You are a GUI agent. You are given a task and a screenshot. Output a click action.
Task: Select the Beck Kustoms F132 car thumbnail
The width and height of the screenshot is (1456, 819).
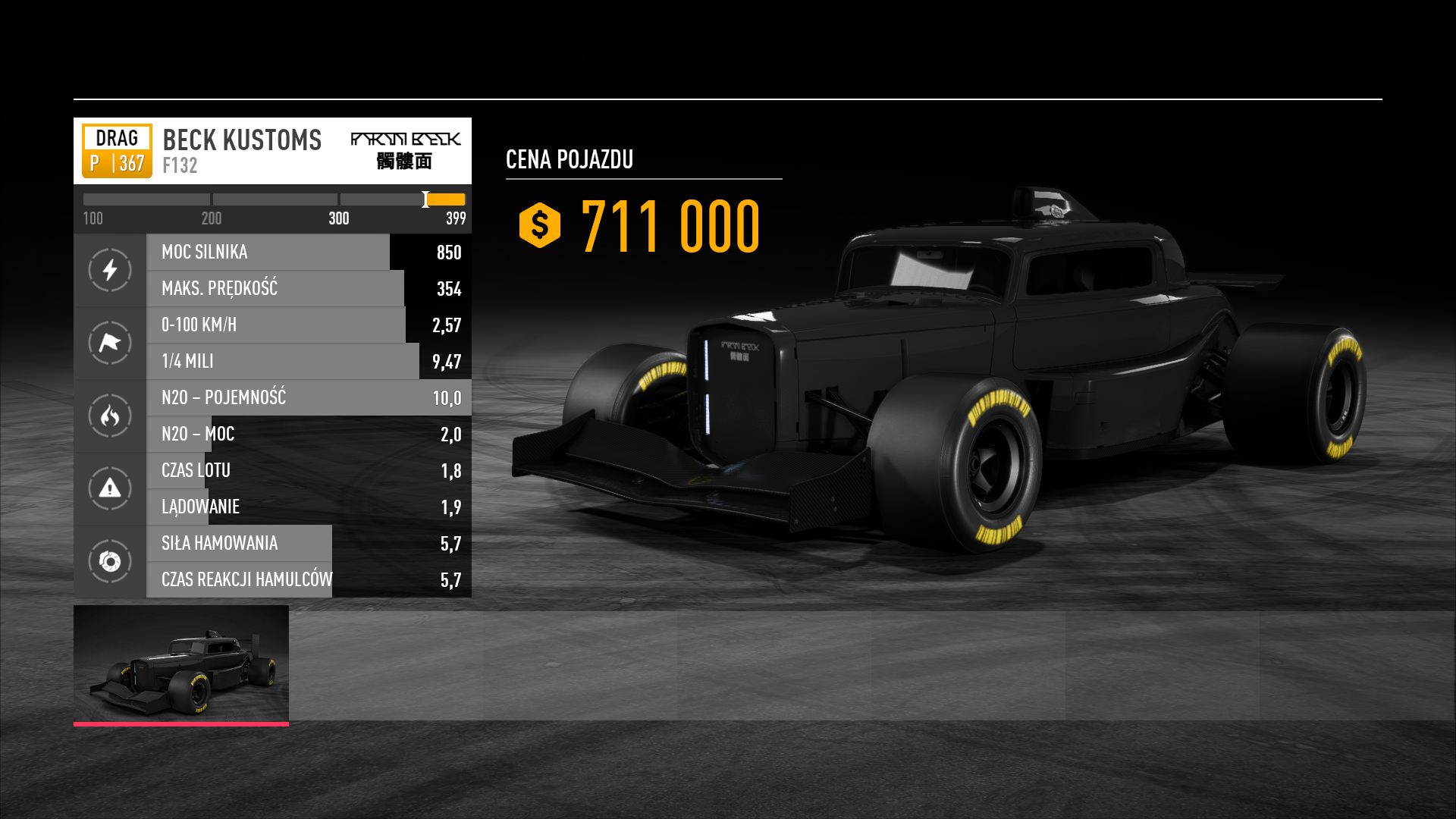181,664
